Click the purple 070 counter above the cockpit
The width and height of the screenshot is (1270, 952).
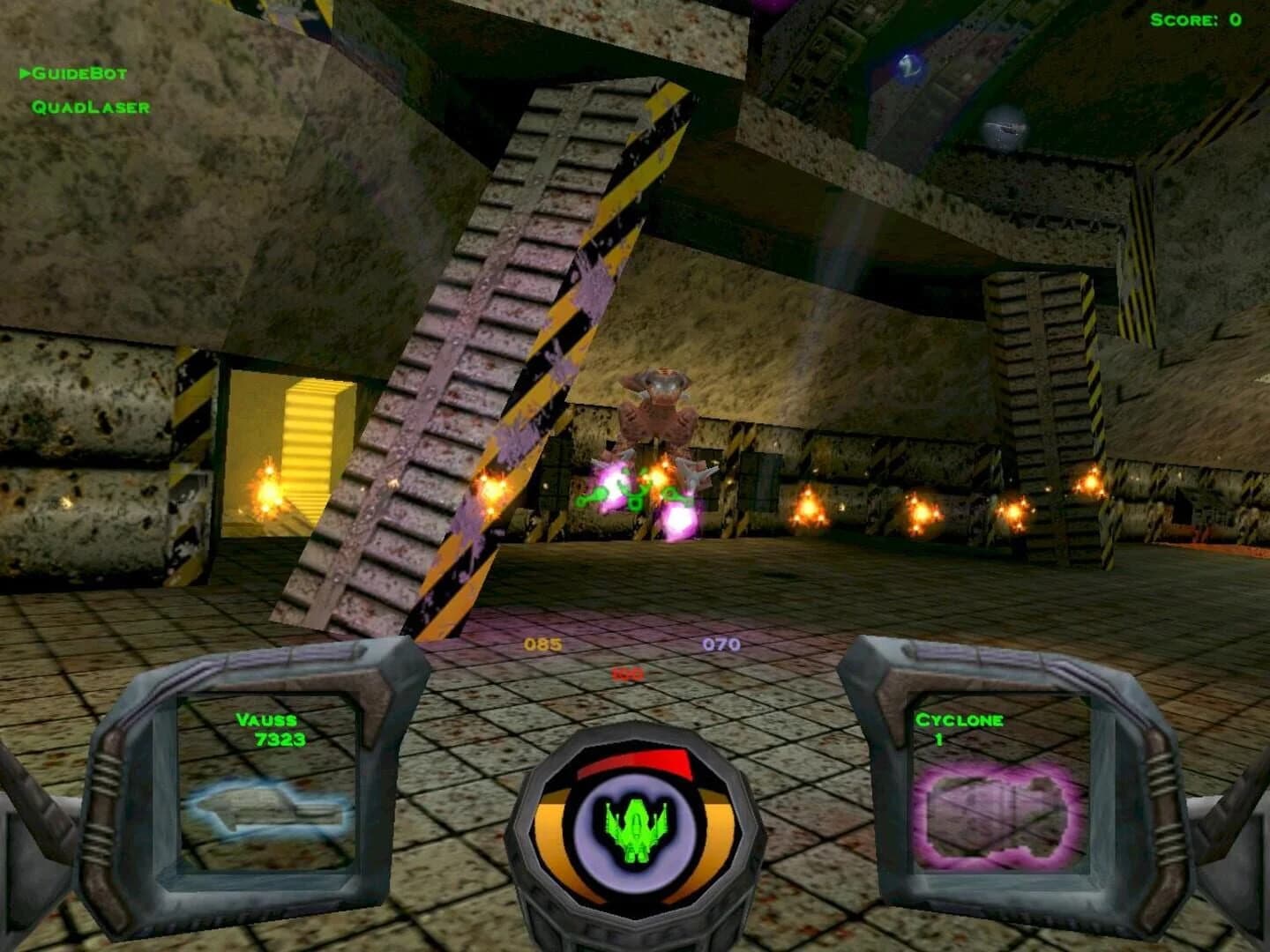click(x=722, y=644)
